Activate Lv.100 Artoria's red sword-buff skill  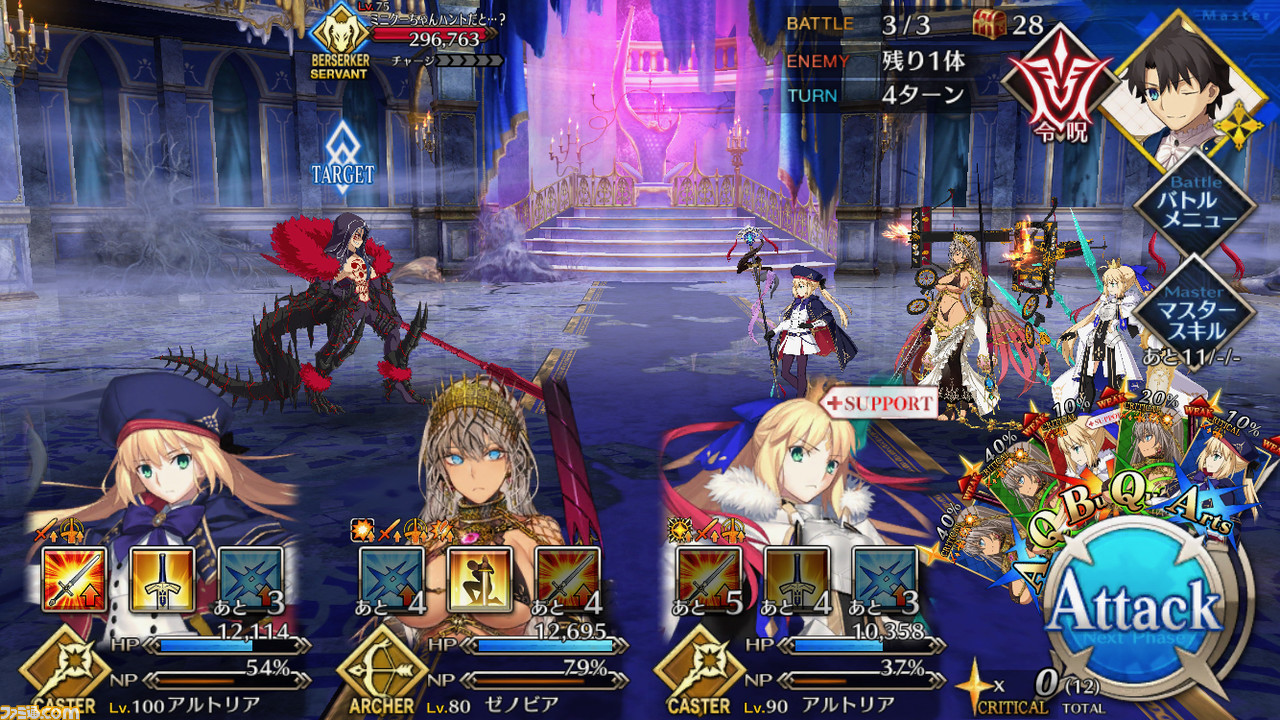pyautogui.click(x=75, y=579)
